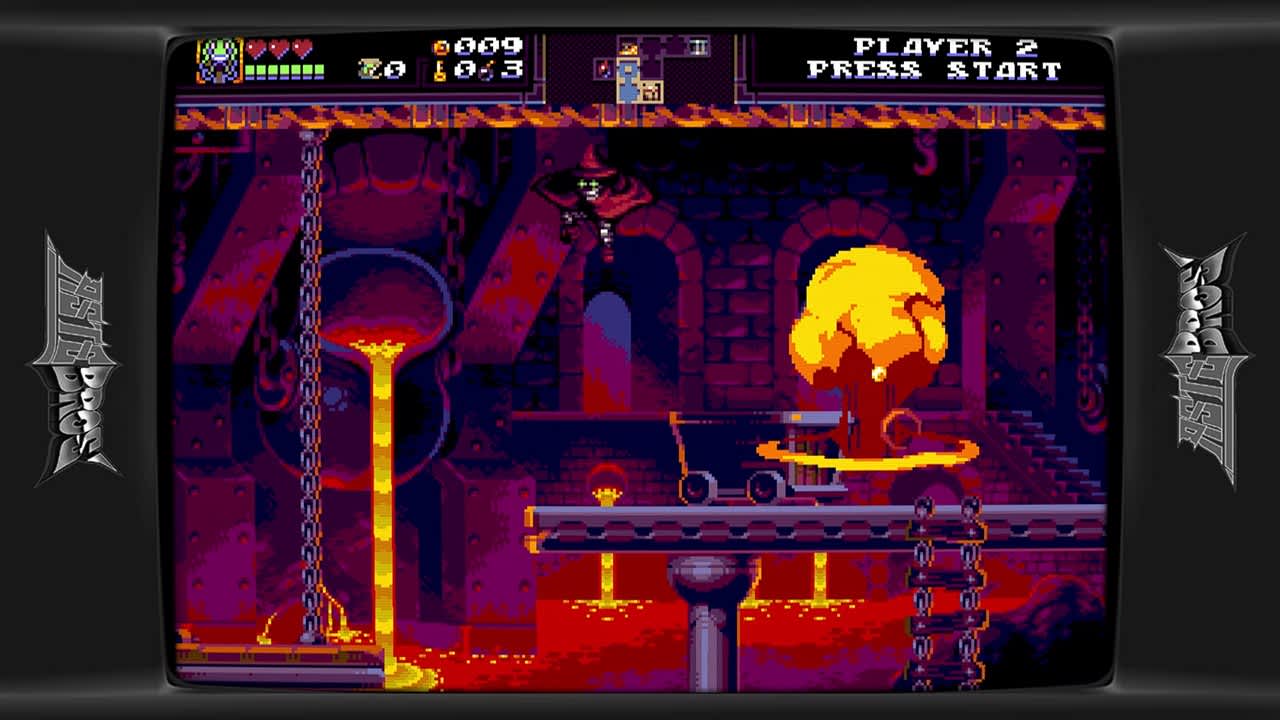Click the torch marker on the minimap
The height and width of the screenshot is (720, 1280).
604,67
